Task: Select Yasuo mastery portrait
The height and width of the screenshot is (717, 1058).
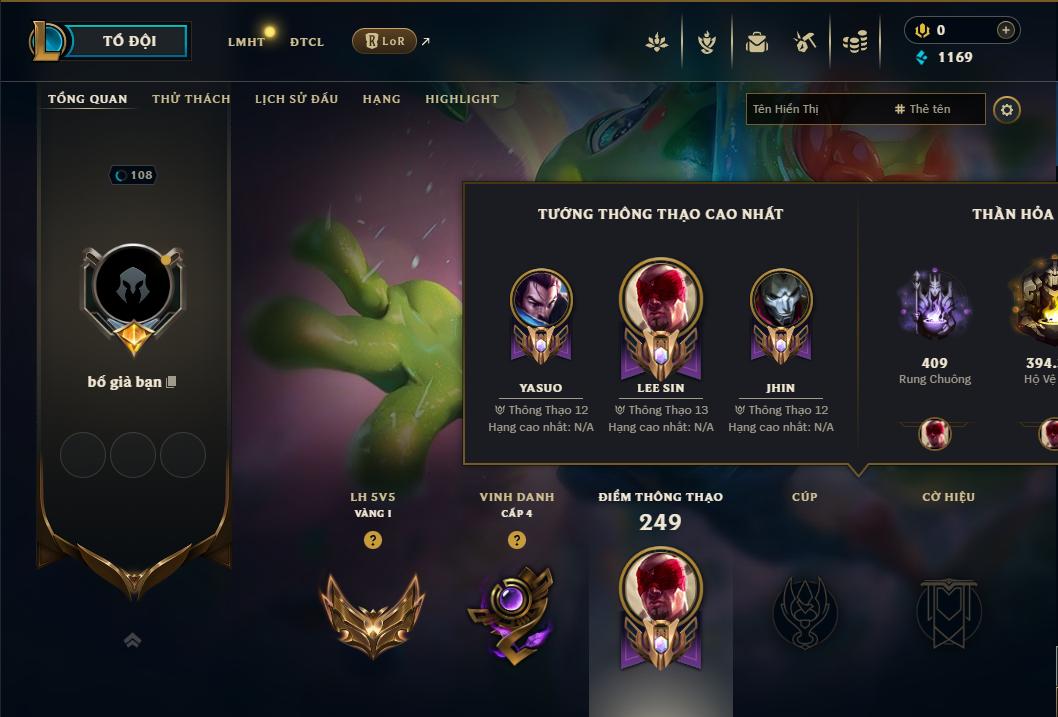Action: tap(541, 300)
